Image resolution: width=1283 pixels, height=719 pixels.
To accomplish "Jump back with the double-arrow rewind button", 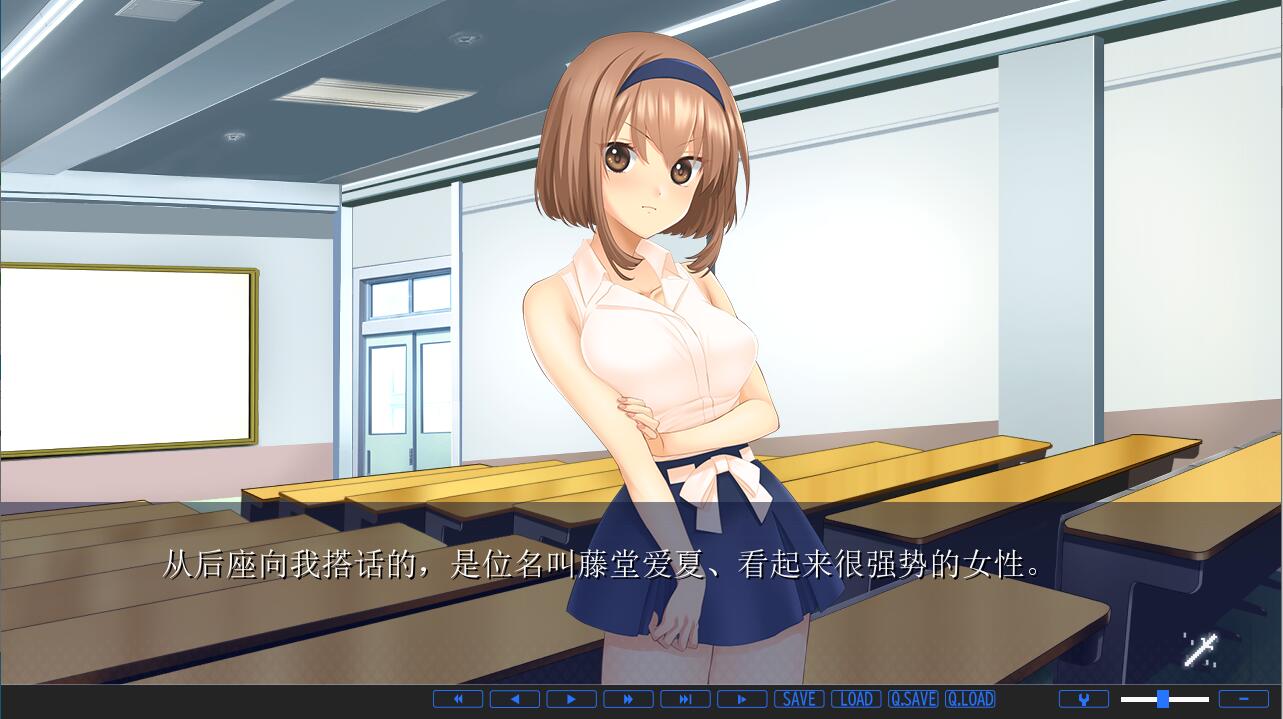I will 458,699.
